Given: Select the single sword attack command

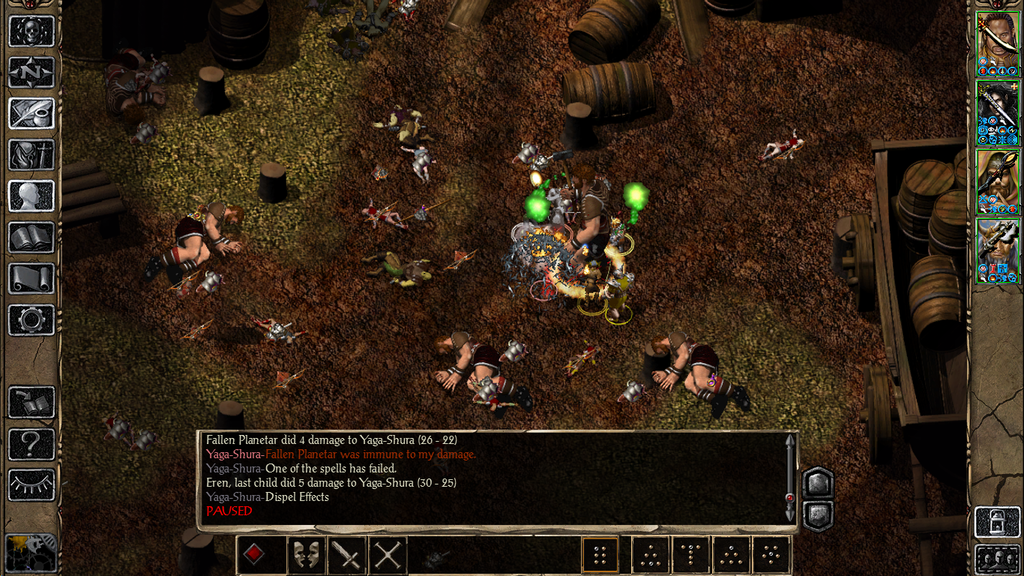Looking at the screenshot, I should click(346, 555).
